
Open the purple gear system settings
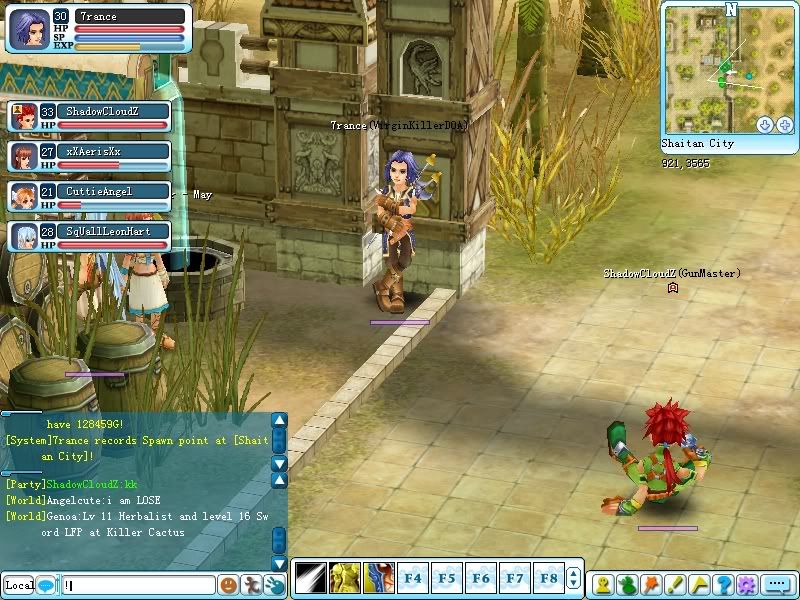pyautogui.click(x=746, y=584)
